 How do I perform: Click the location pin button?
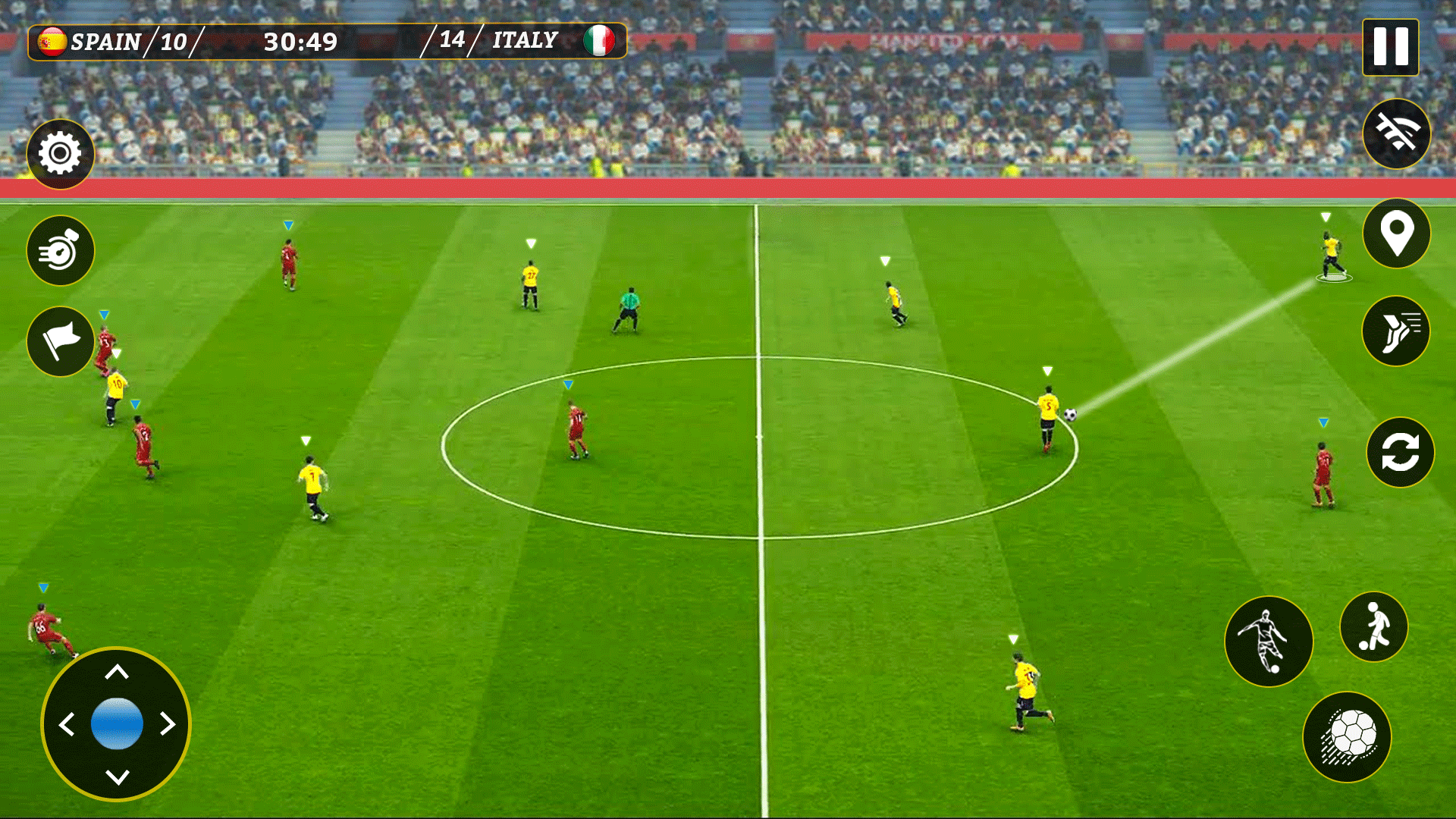(1396, 234)
